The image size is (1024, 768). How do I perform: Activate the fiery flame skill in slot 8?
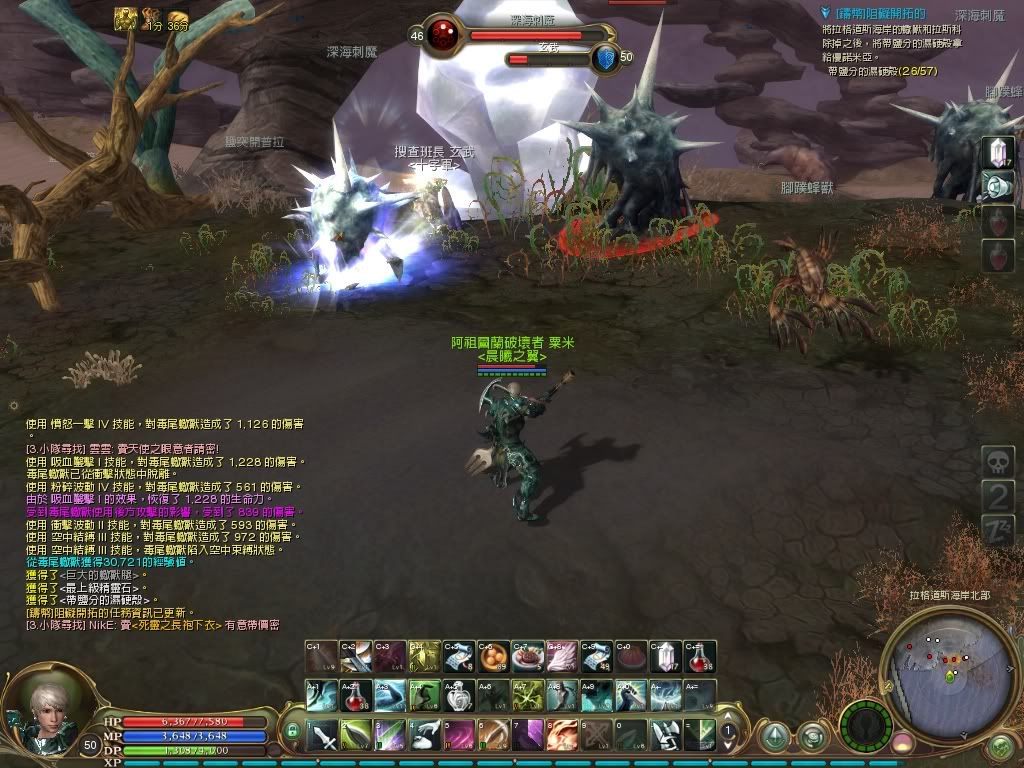pos(562,735)
